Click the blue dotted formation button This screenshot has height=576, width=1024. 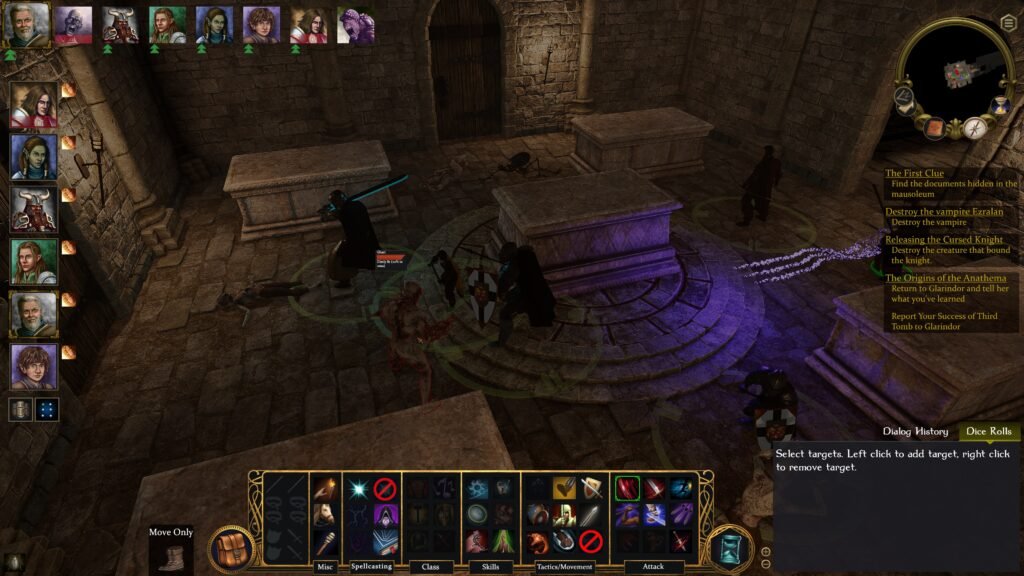[47, 409]
